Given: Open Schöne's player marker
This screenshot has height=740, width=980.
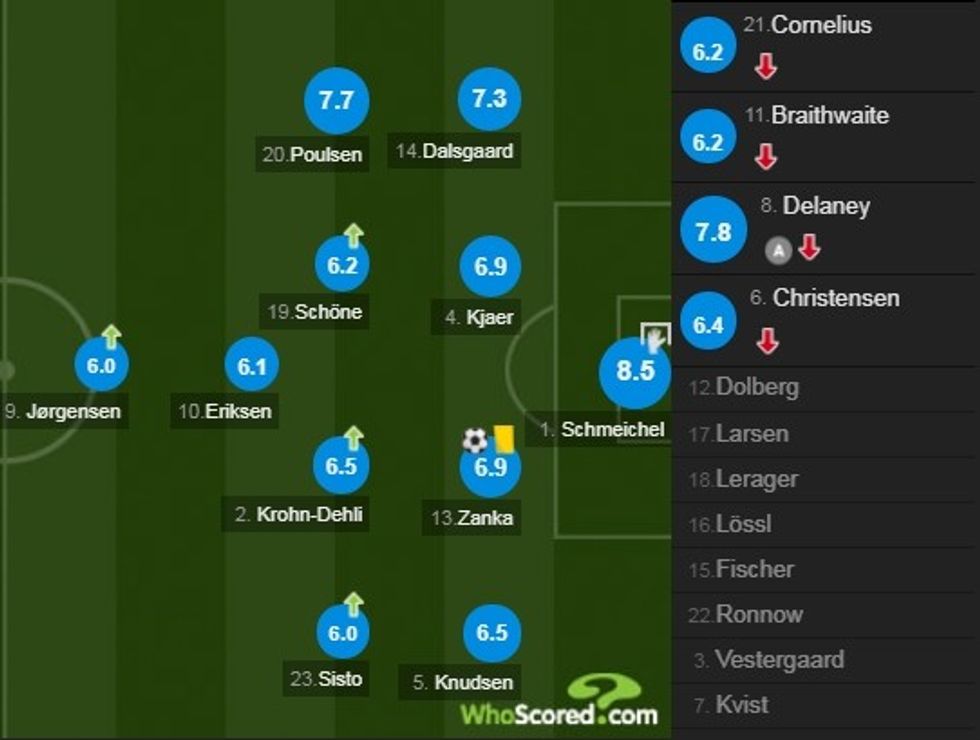Looking at the screenshot, I should click(x=342, y=267).
